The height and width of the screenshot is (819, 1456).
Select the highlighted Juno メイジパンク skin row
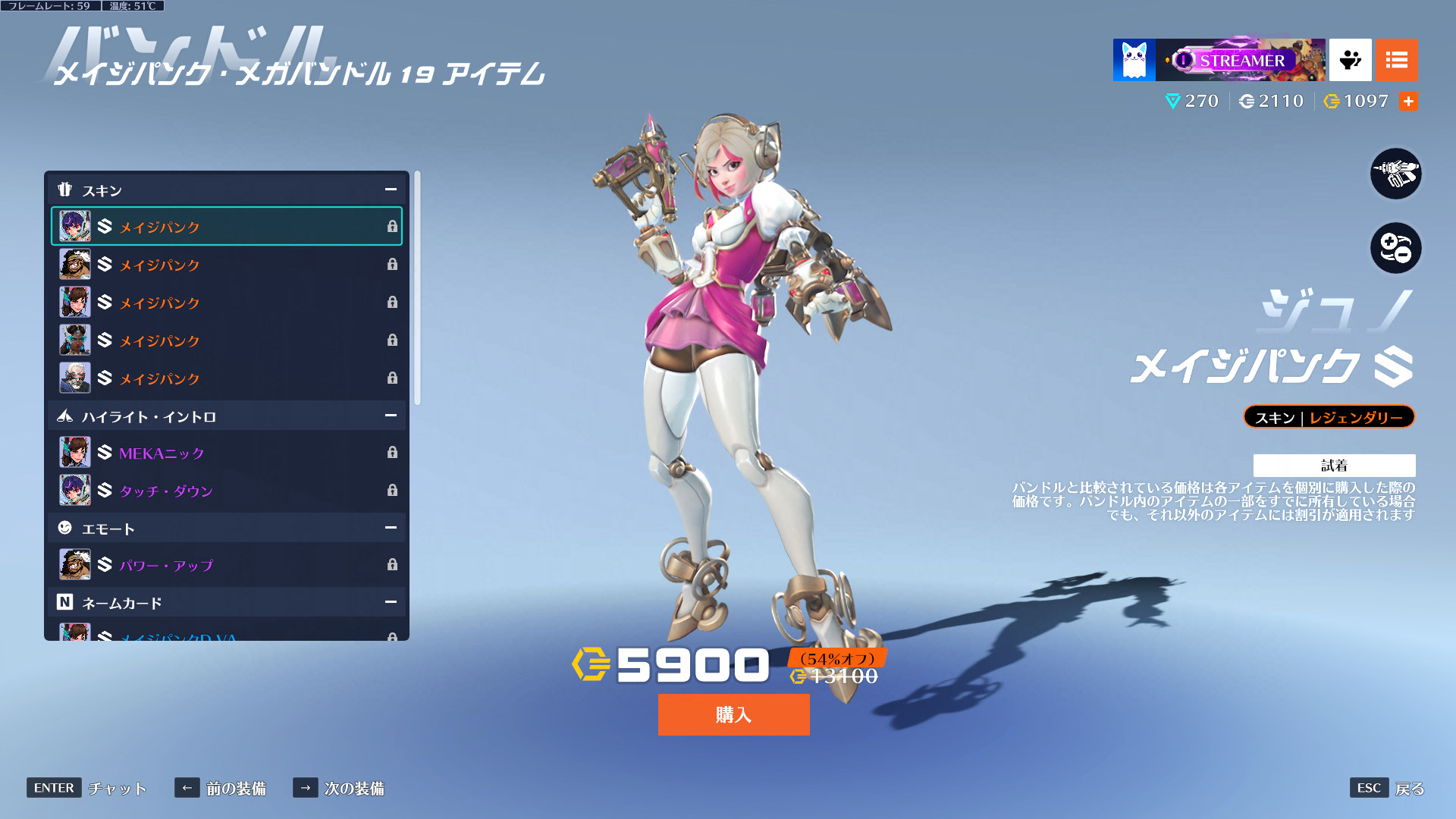(227, 226)
